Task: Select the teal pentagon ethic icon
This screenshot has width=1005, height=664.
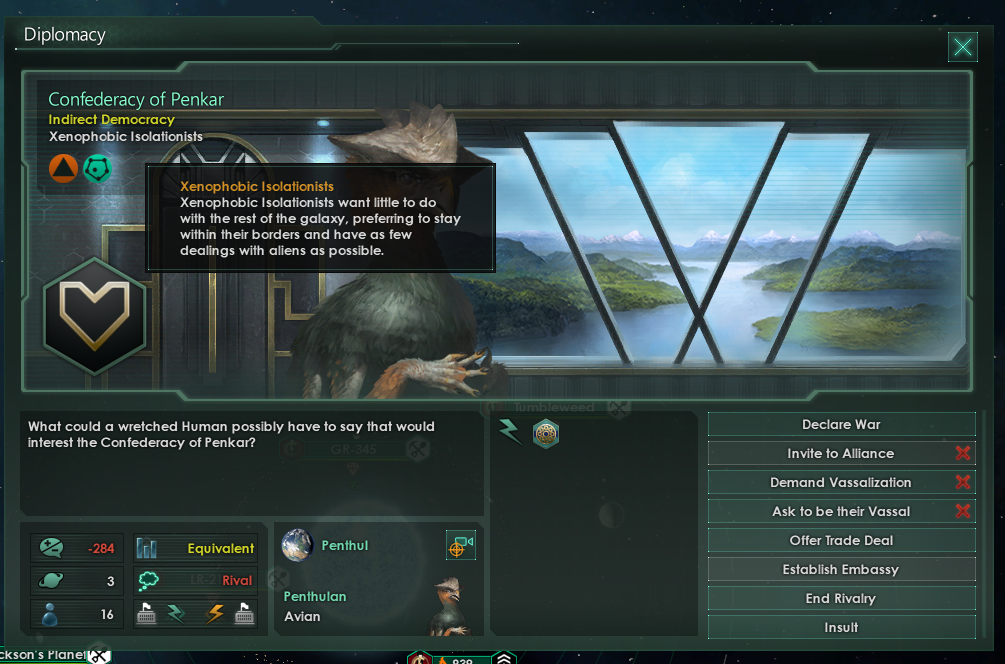Action: 97,168
